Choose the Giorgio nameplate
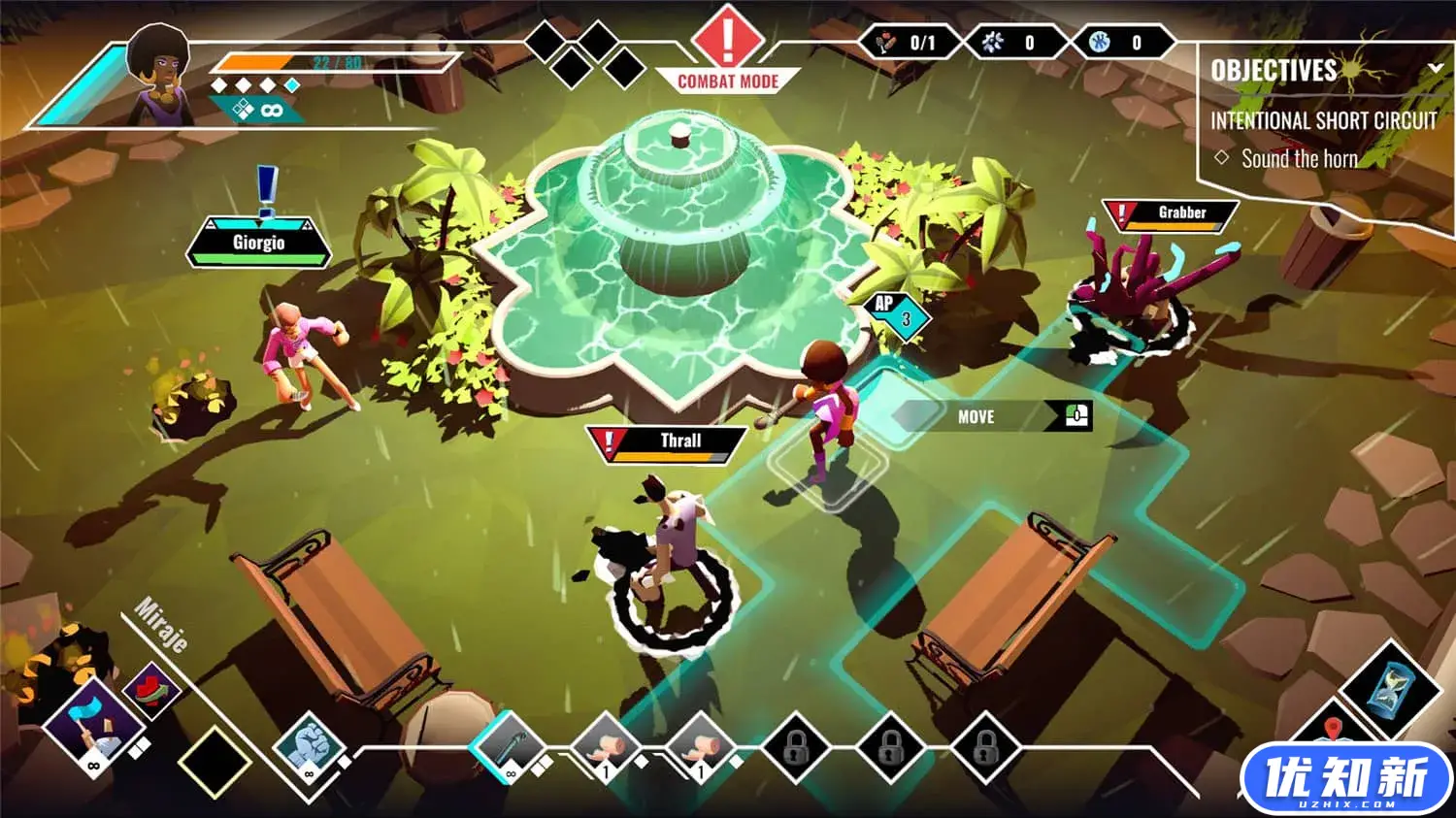This screenshot has width=1456, height=818. click(258, 244)
